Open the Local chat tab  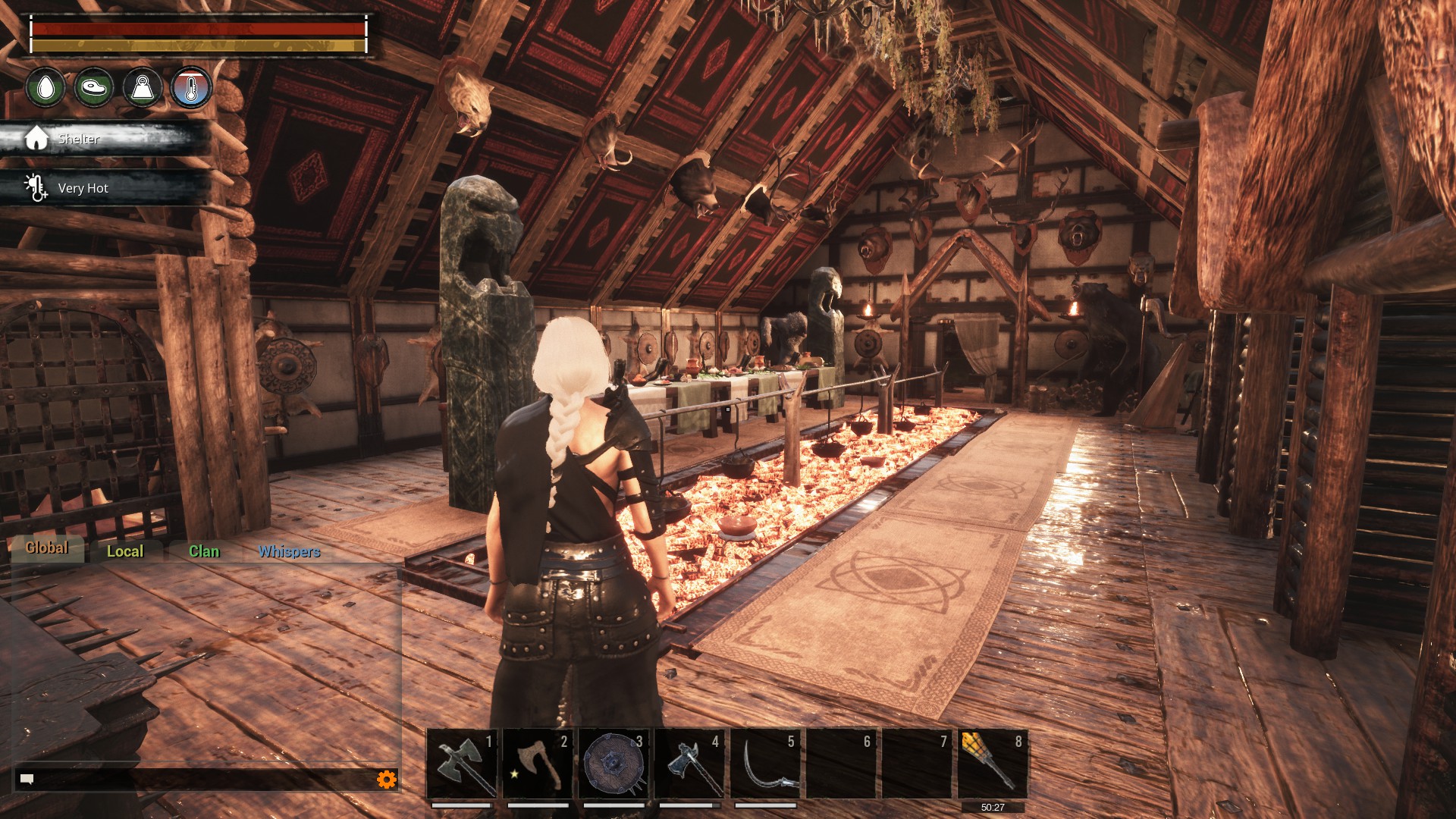tap(125, 551)
